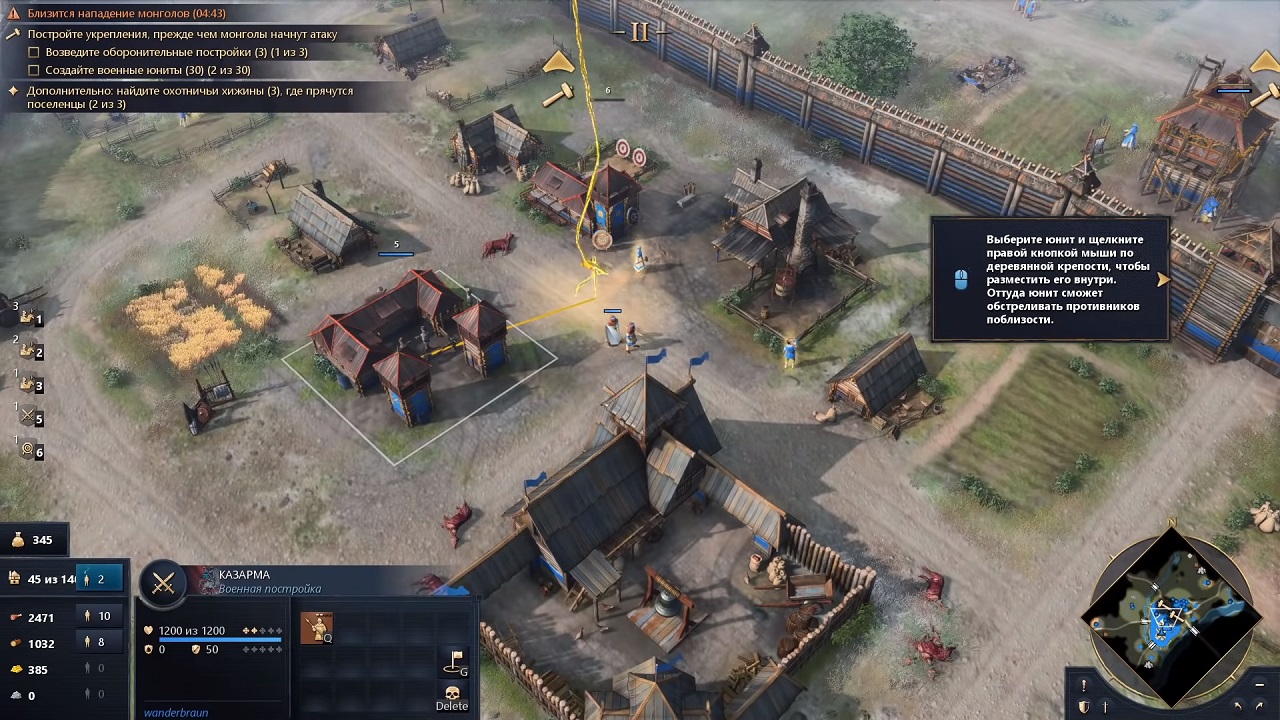Viewport: 1280px width, 720px height.
Task: Select the 8 villagers gathering wood
Action: [102, 642]
